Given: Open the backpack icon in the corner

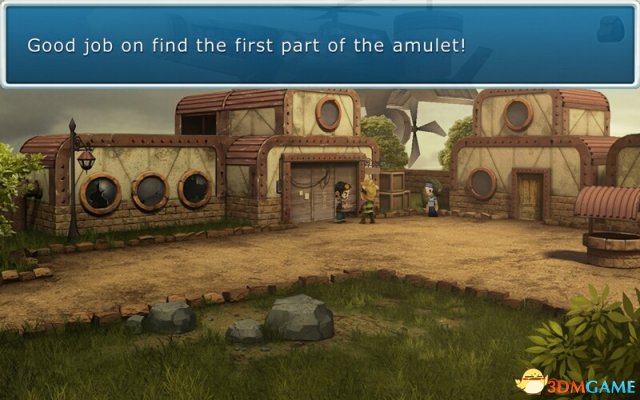Looking at the screenshot, I should pos(611,30).
